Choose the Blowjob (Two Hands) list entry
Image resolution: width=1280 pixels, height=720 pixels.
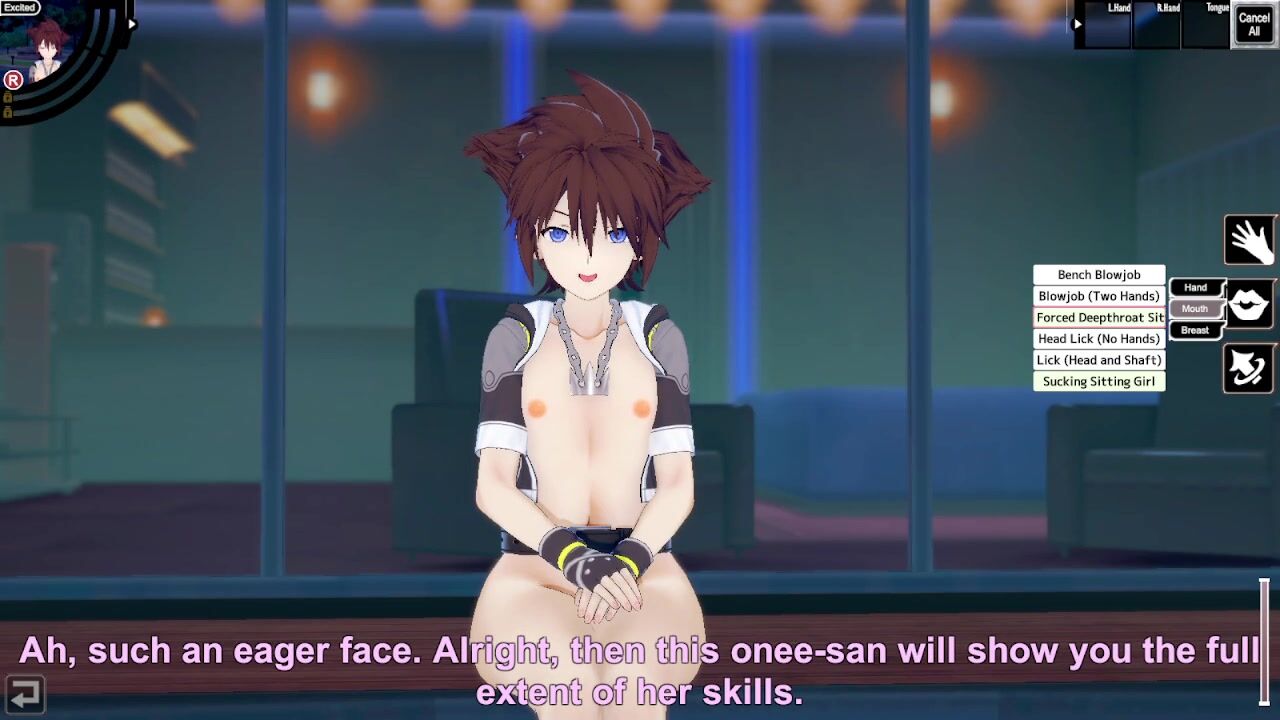[x=1099, y=296]
